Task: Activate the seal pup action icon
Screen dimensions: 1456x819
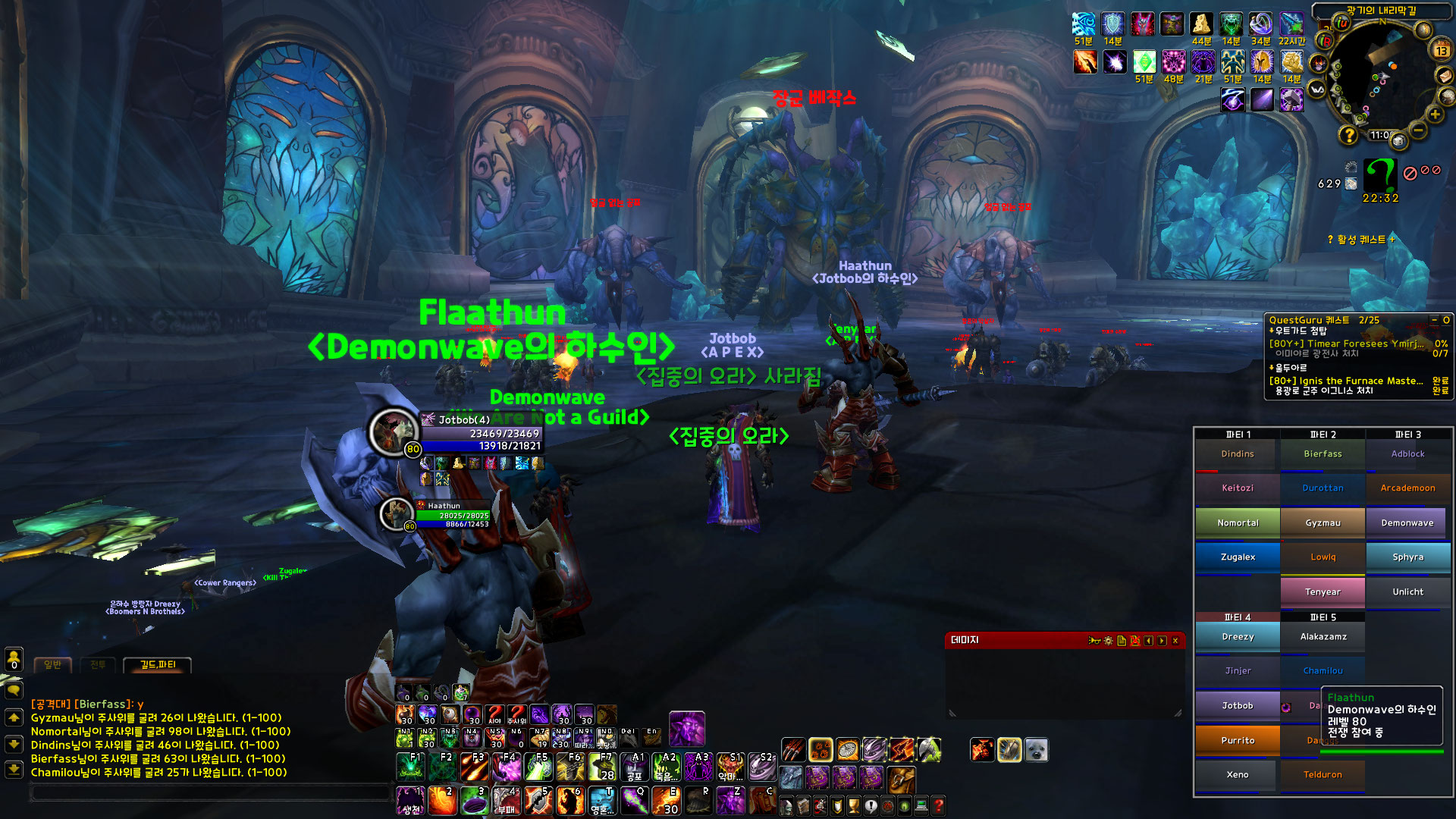Action: coord(1036,750)
